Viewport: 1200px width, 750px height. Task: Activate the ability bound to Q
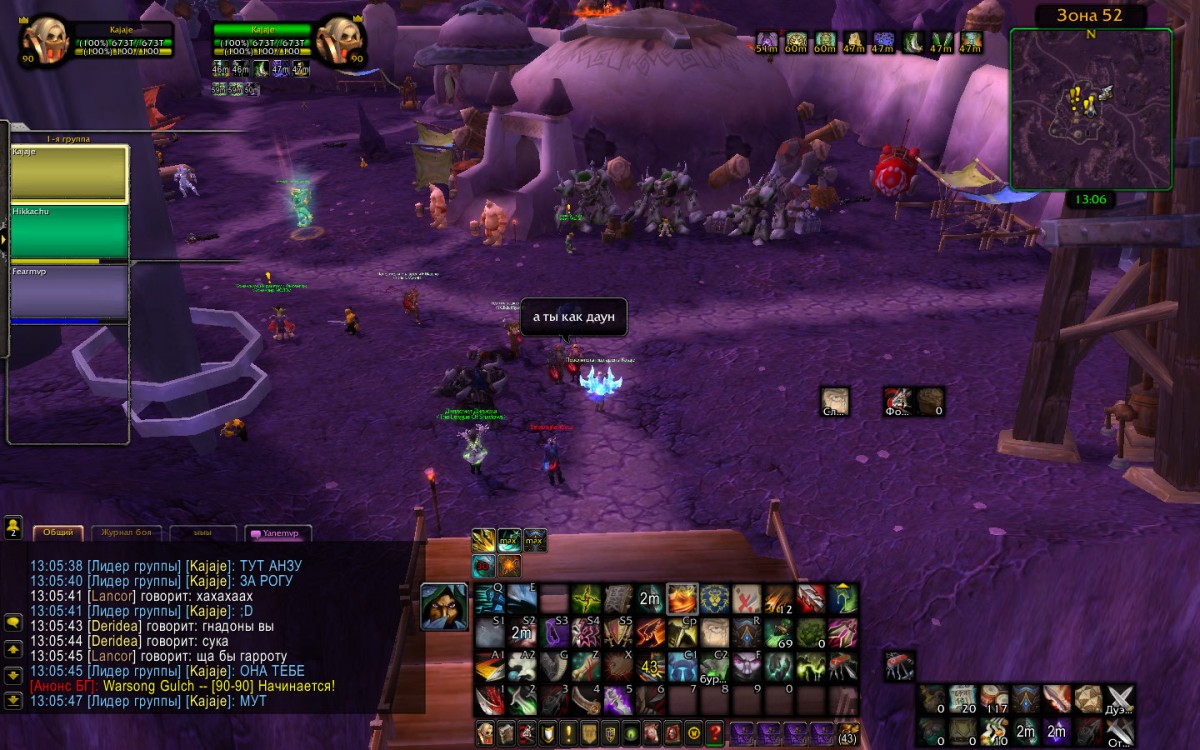click(489, 600)
